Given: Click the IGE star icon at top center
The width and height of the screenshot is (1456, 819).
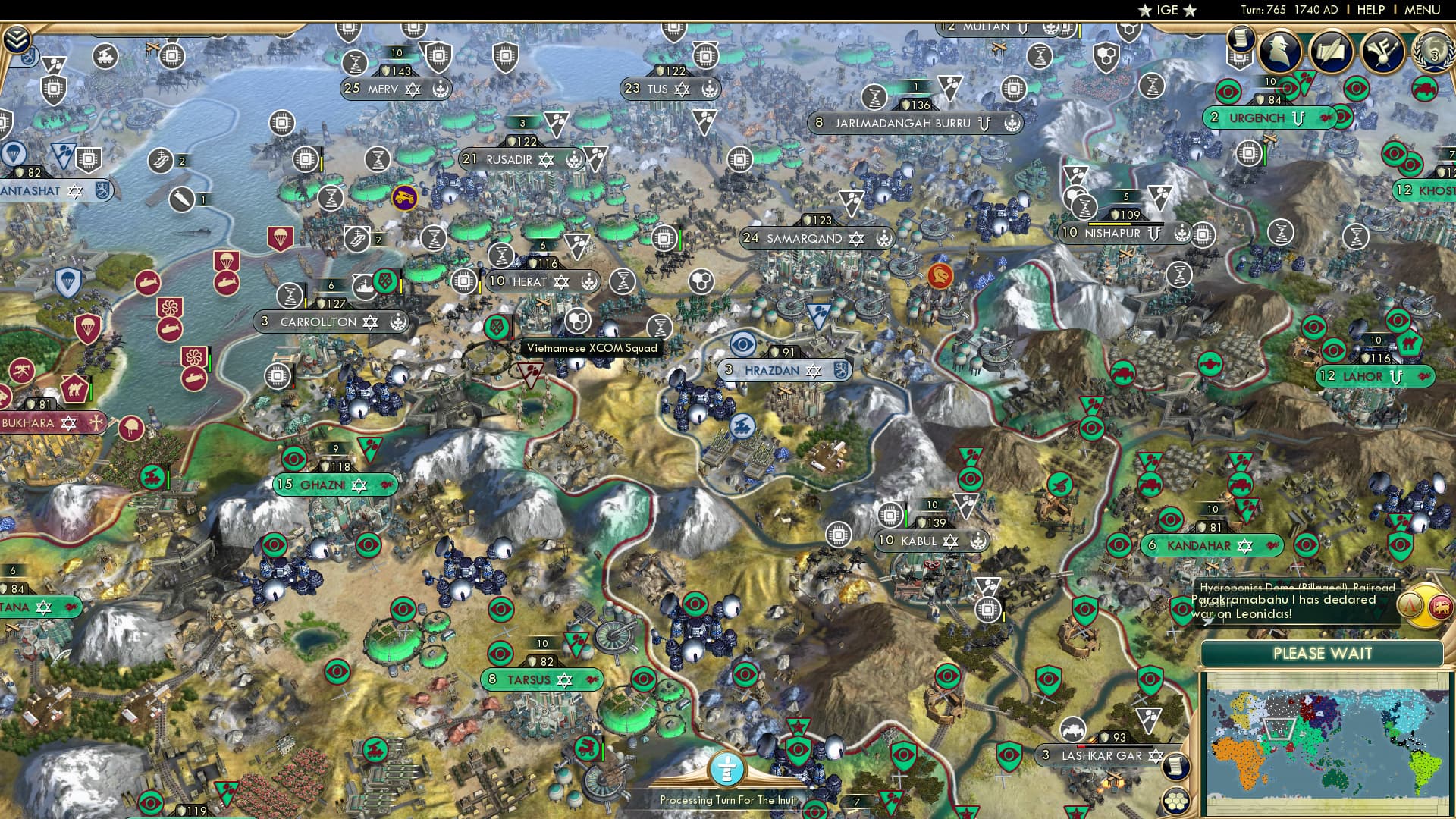Looking at the screenshot, I should (1144, 11).
